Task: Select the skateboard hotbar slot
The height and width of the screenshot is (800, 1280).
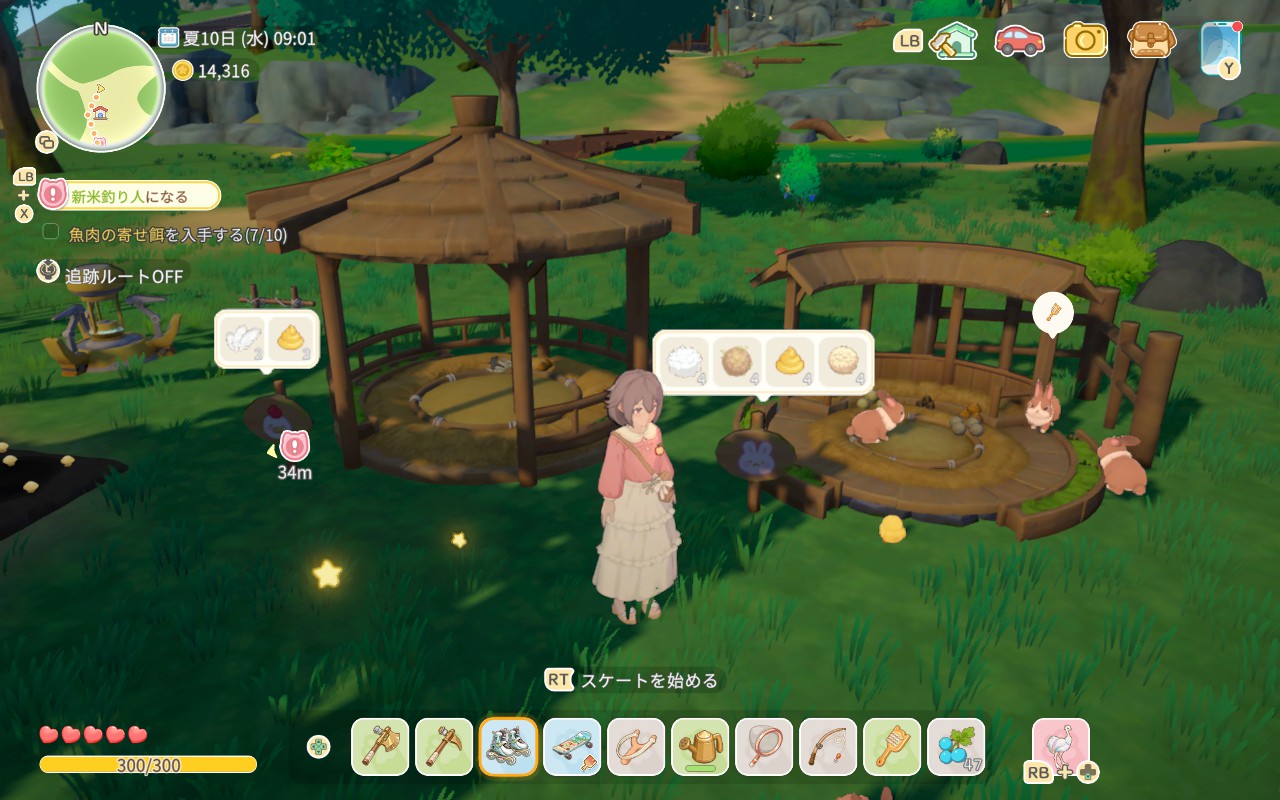Action: click(572, 746)
